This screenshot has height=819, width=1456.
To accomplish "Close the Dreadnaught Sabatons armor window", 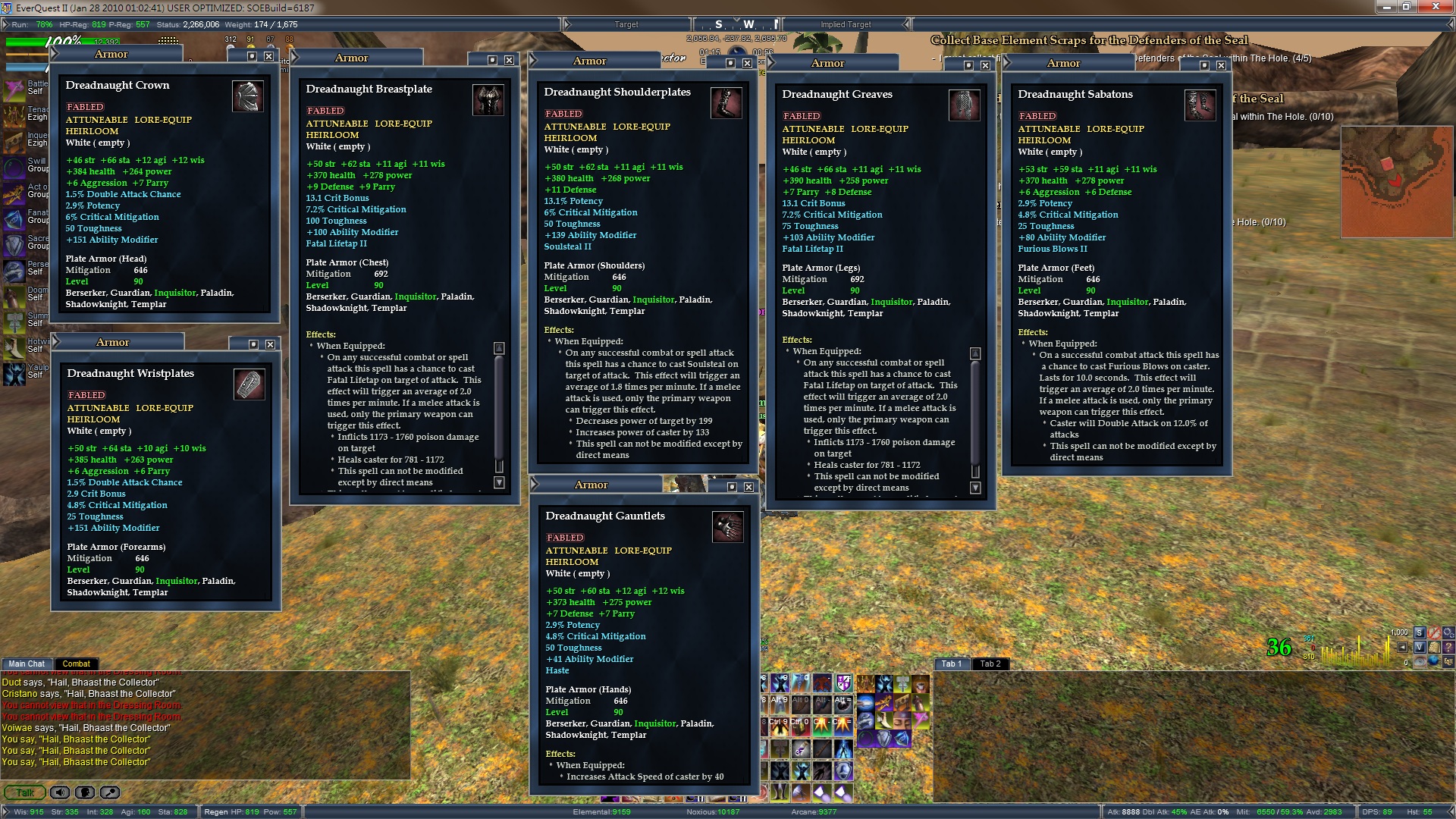I will [1221, 65].
